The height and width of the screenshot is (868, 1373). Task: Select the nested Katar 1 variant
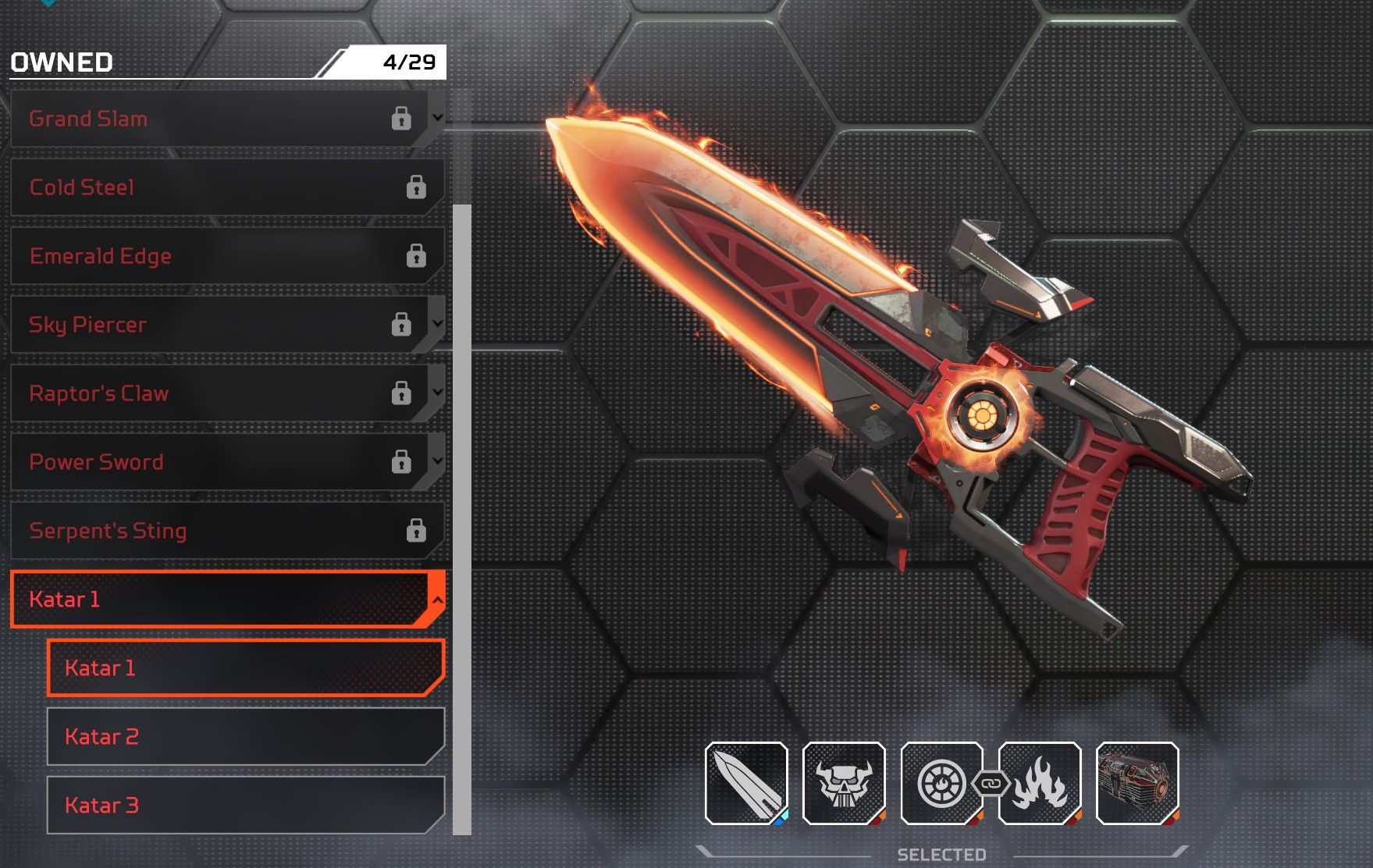[245, 668]
